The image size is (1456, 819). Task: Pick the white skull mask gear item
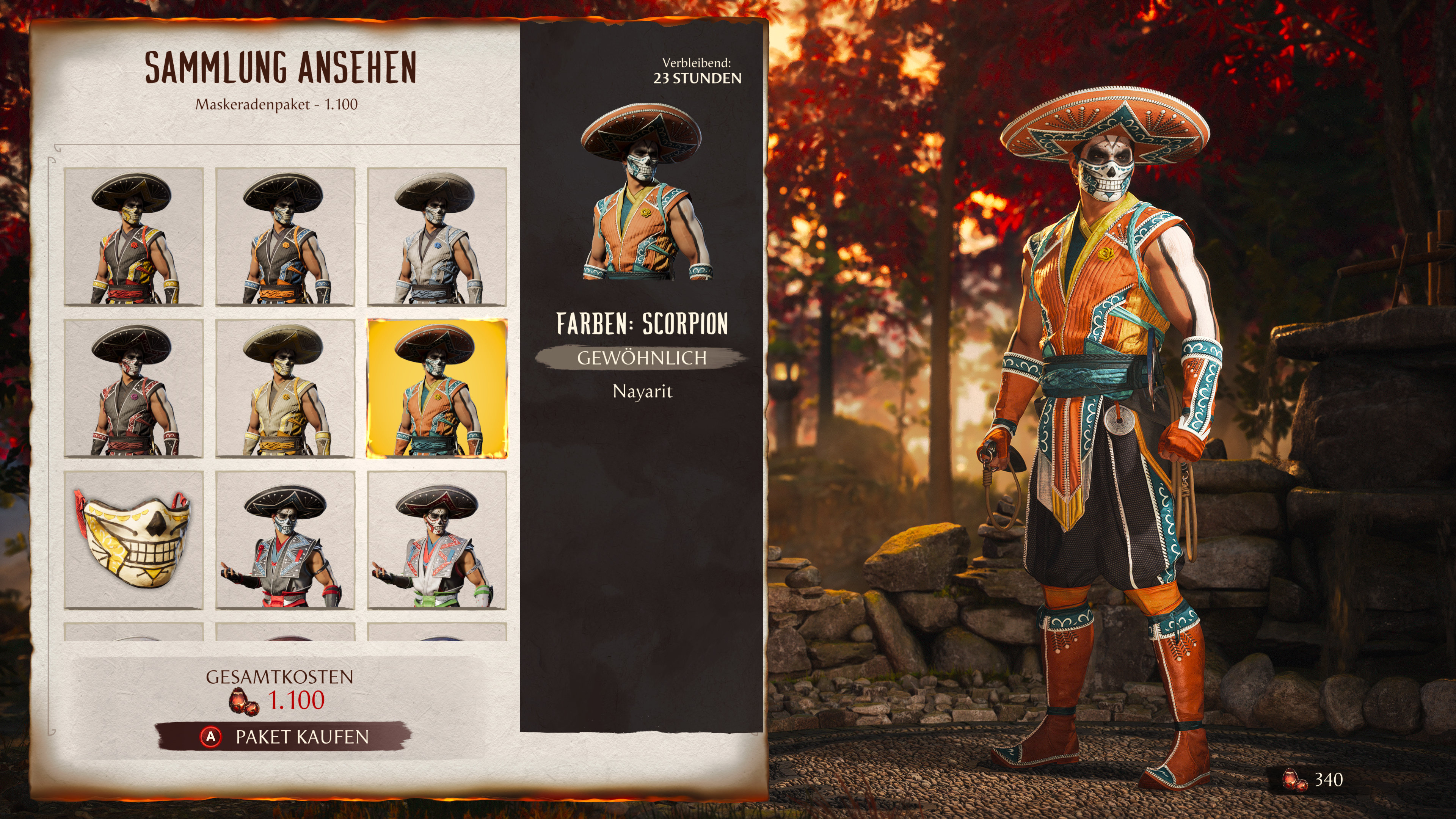pyautogui.click(x=133, y=540)
